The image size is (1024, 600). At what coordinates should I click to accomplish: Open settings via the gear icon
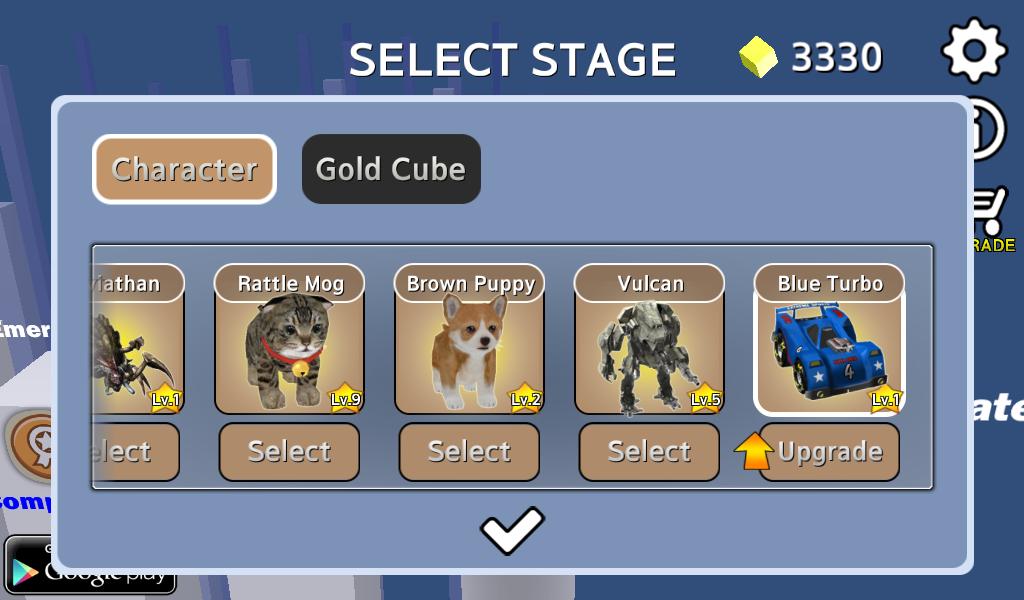pyautogui.click(x=974, y=48)
